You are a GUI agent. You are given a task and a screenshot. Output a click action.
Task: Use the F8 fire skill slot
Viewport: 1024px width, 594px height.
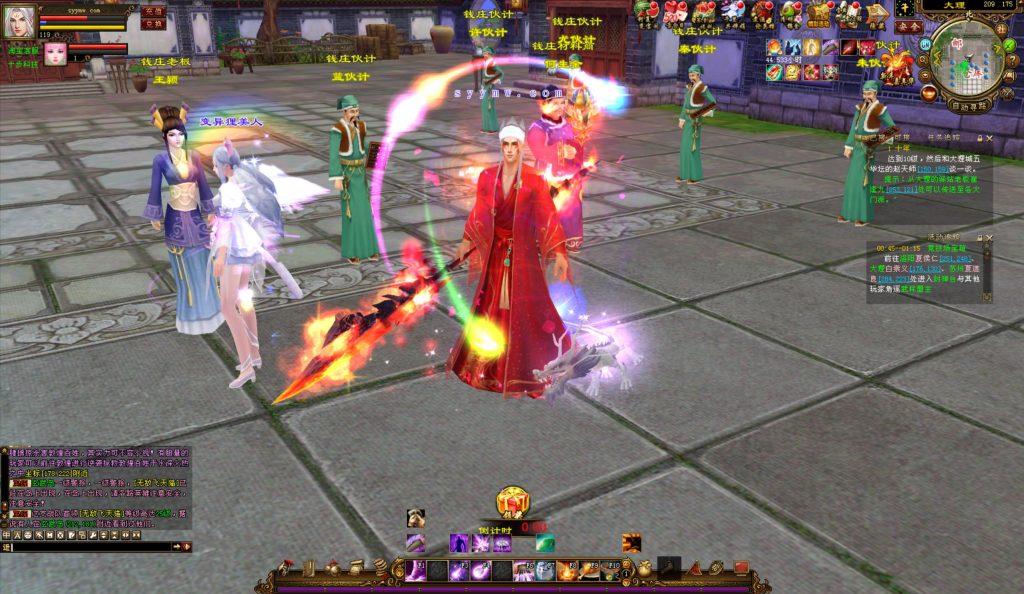(x=566, y=571)
